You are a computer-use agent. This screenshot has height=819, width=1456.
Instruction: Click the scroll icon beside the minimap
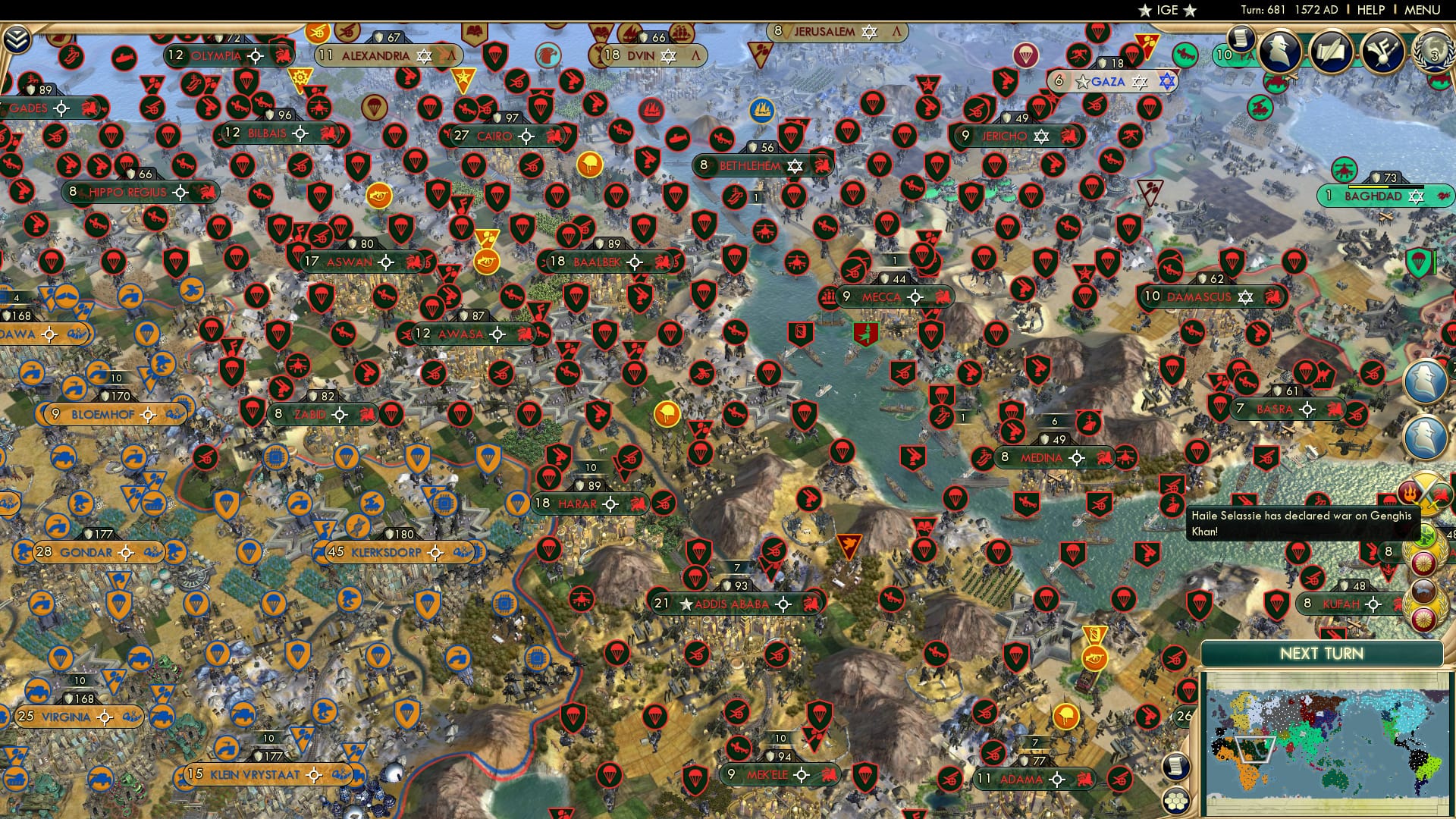(1176, 767)
